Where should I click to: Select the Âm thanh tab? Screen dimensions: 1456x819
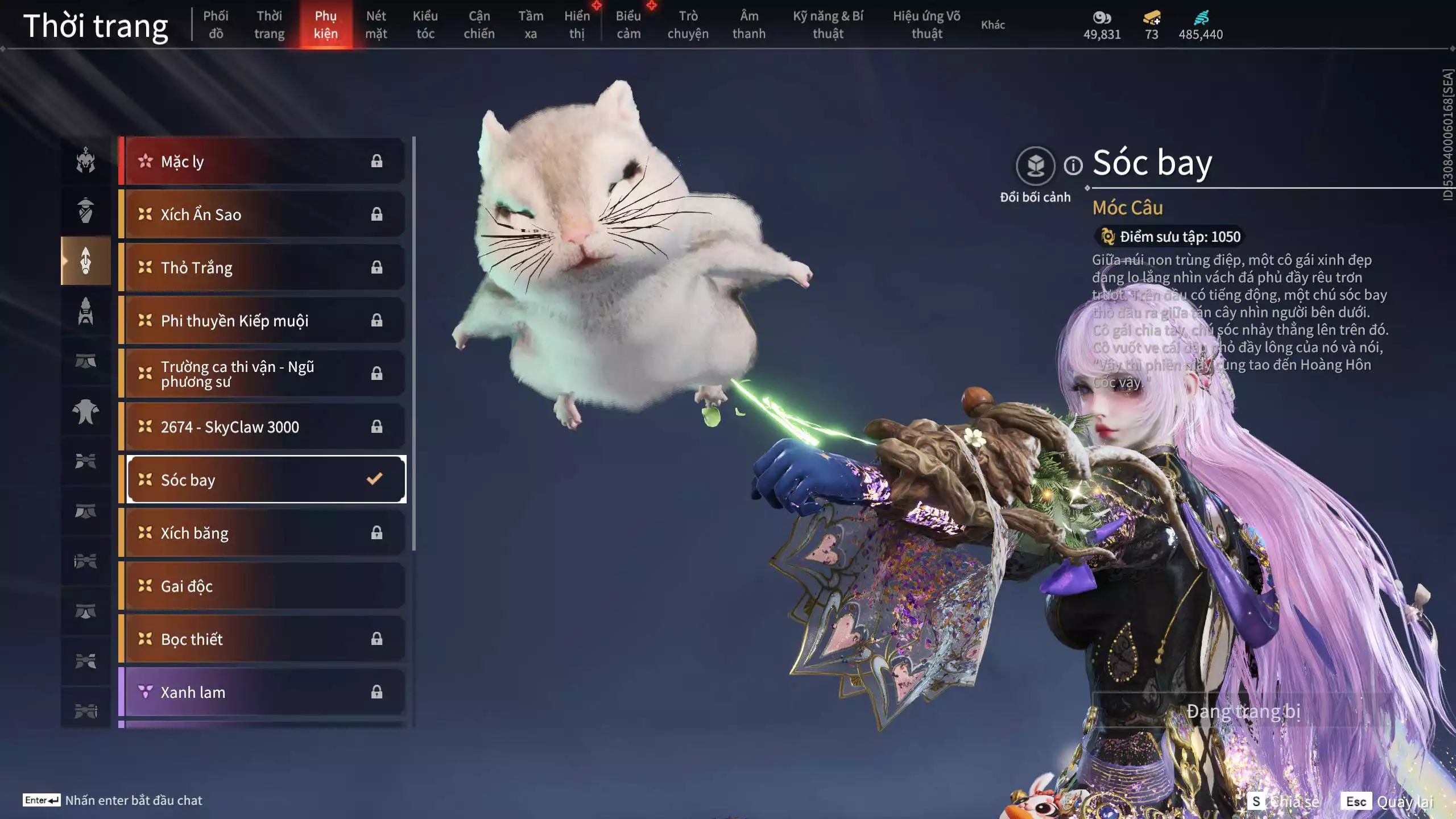(x=749, y=24)
